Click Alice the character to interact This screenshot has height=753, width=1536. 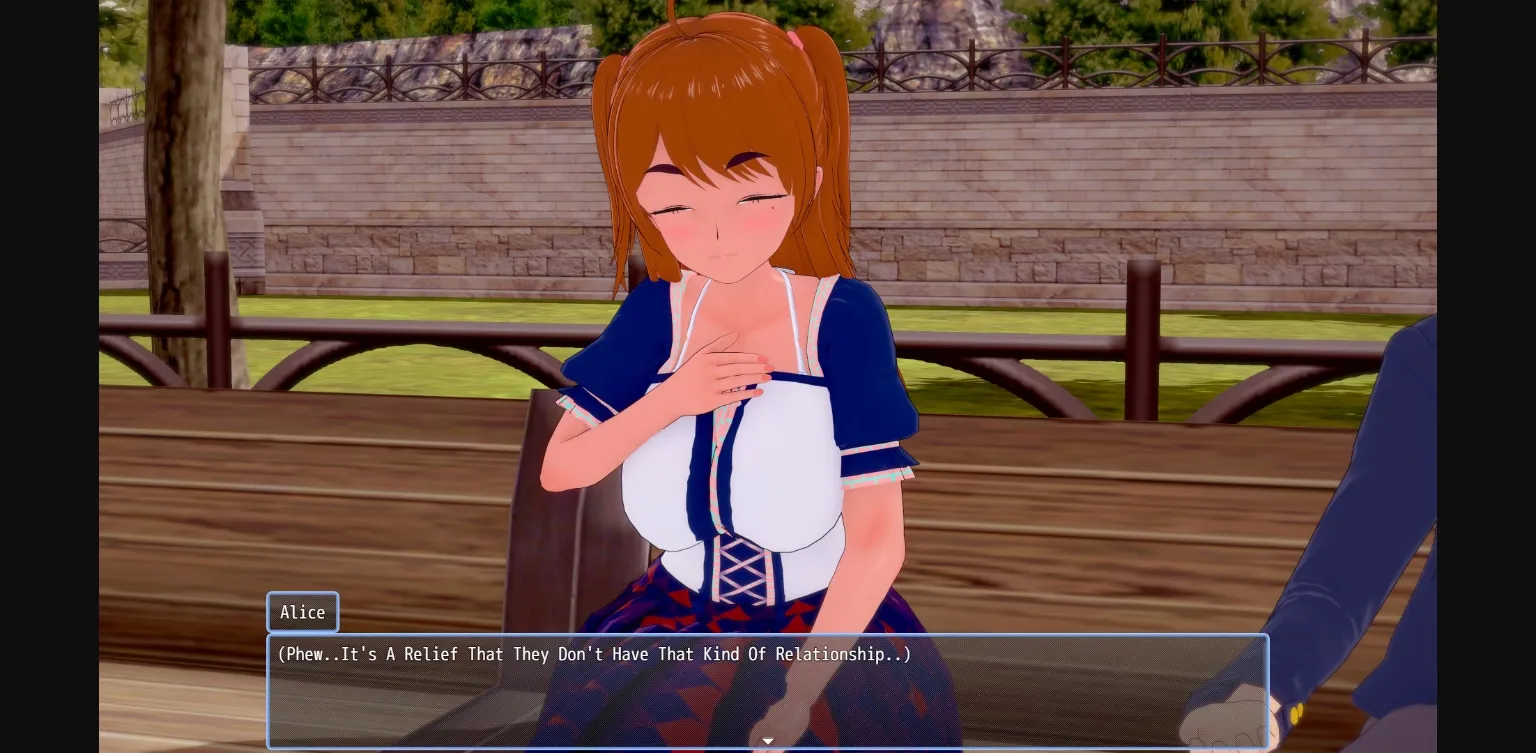pyautogui.click(x=720, y=300)
